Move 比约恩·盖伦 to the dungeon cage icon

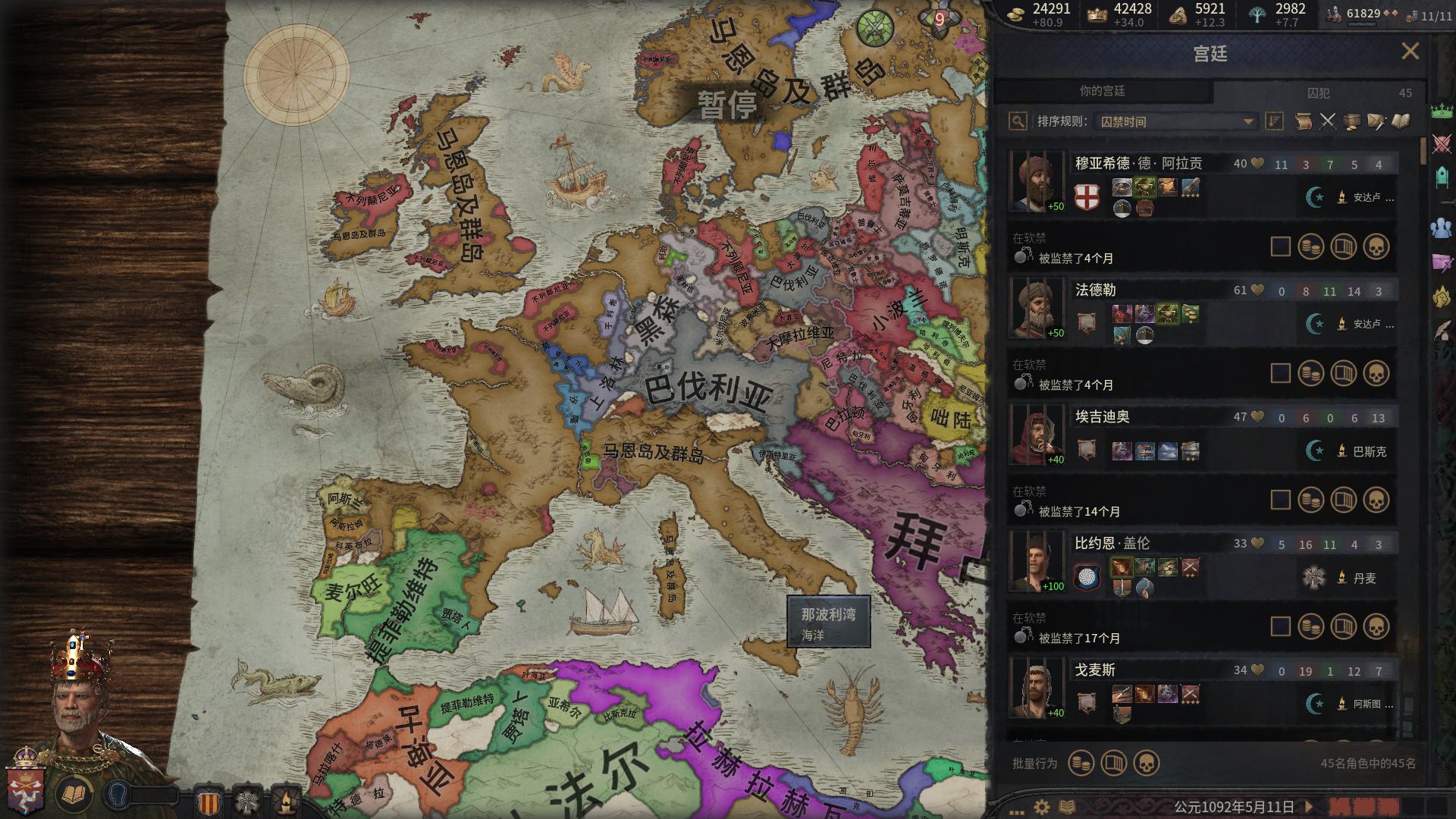[x=1343, y=626]
